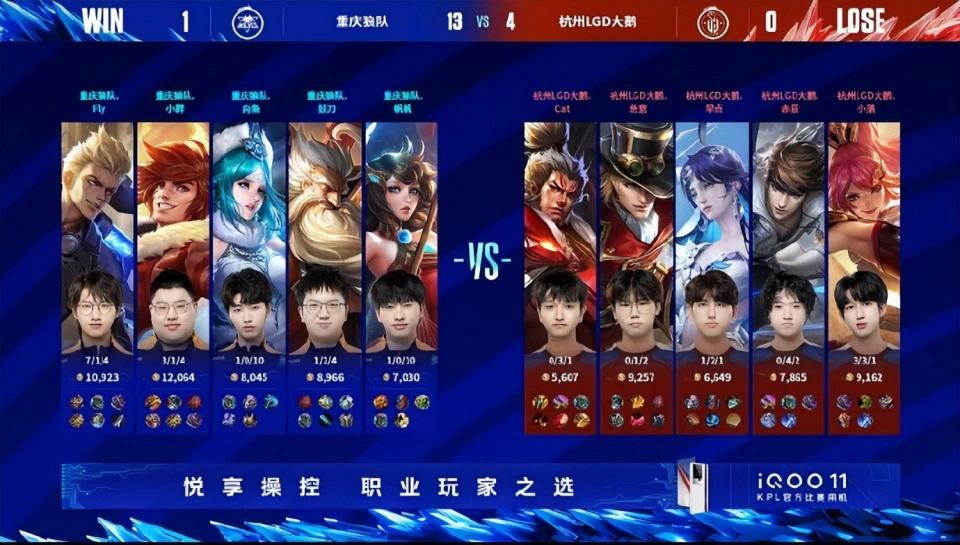Choose the top-hat gunslinger hero card
The height and width of the screenshot is (545, 960).
coord(637,200)
